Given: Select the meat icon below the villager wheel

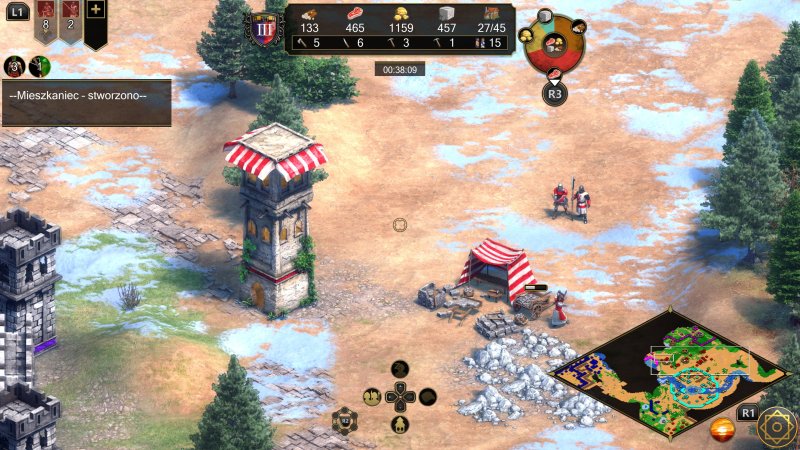Looking at the screenshot, I should coord(556,73).
